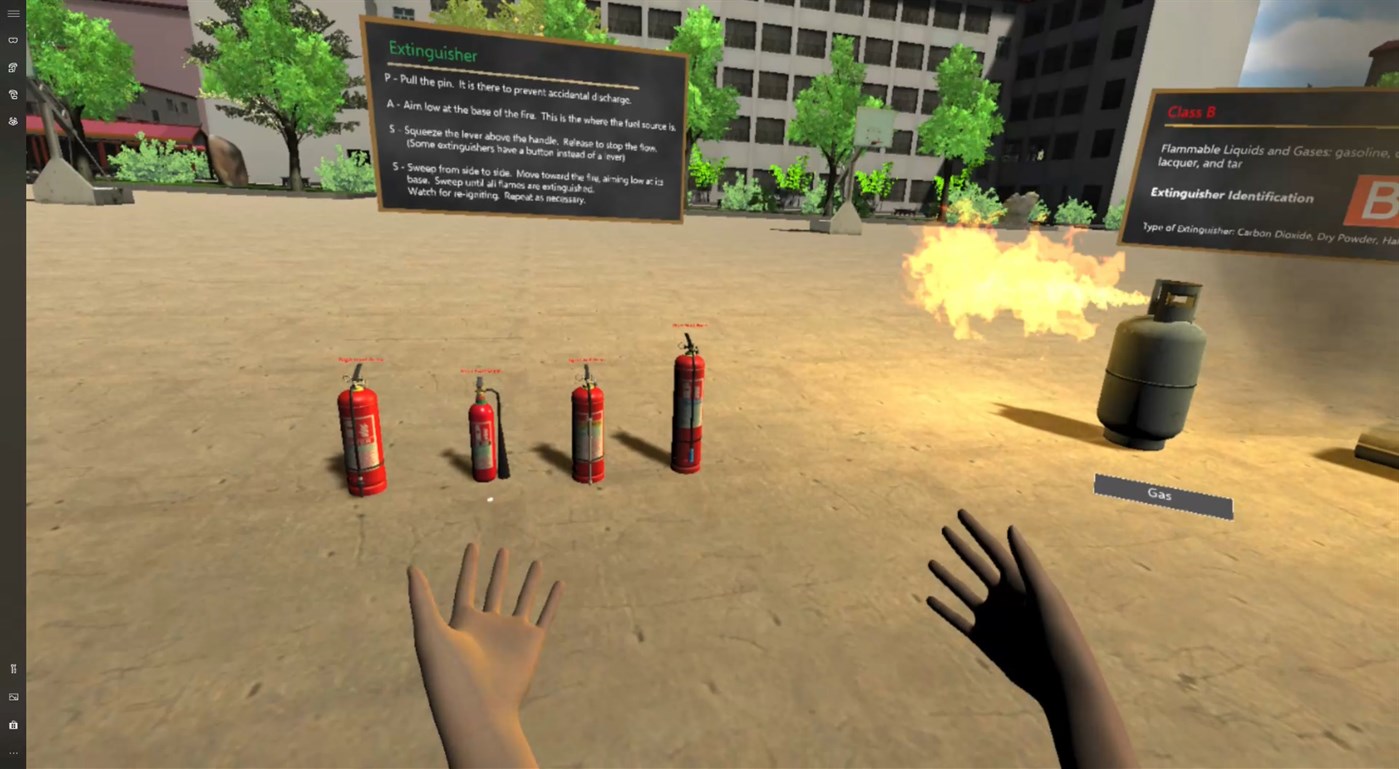The height and width of the screenshot is (769, 1399).
Task: Click the screenshot image icon in sidebar
Action: click(13, 696)
